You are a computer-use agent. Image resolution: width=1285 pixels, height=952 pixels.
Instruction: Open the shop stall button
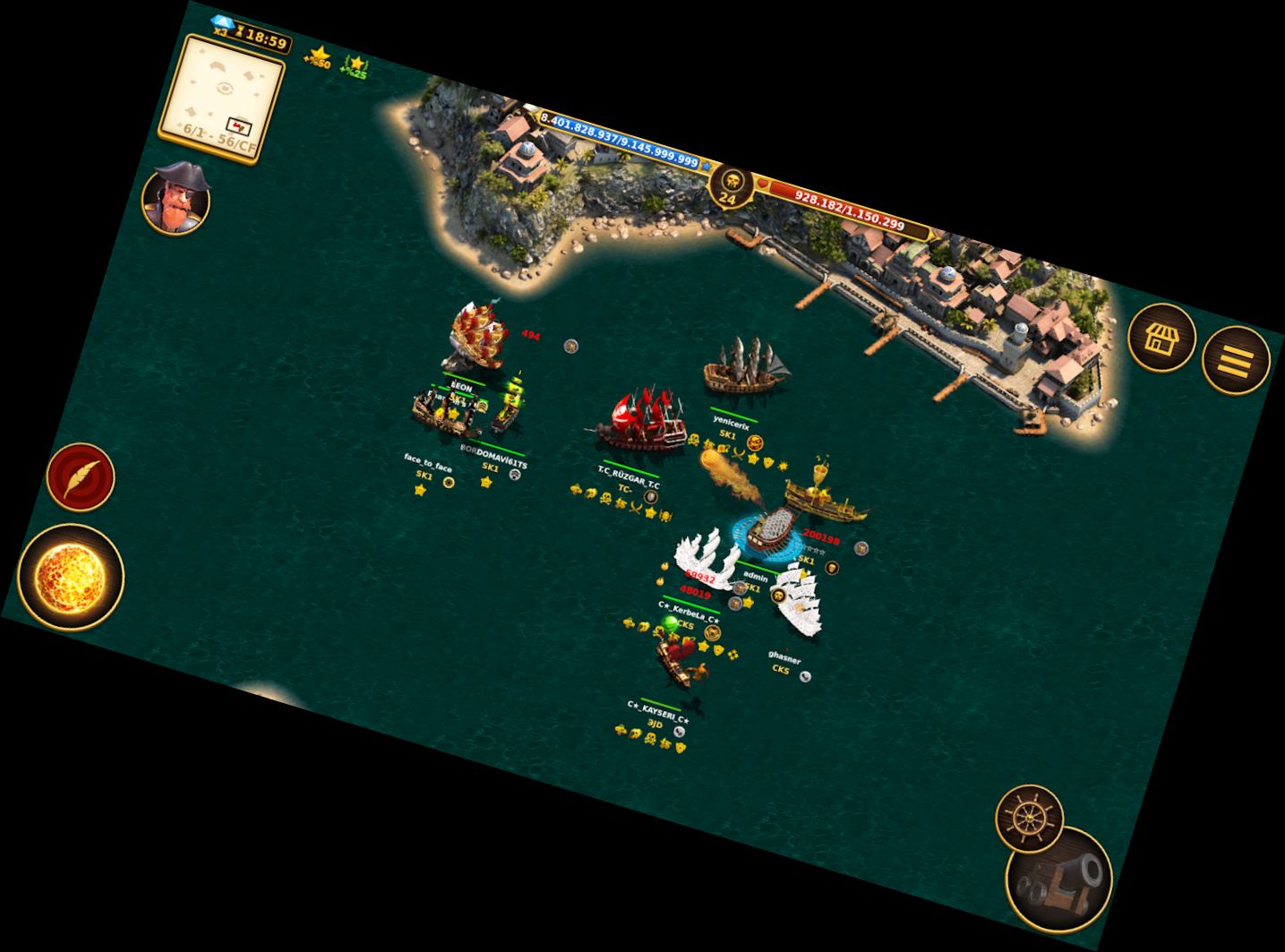click(x=1161, y=338)
